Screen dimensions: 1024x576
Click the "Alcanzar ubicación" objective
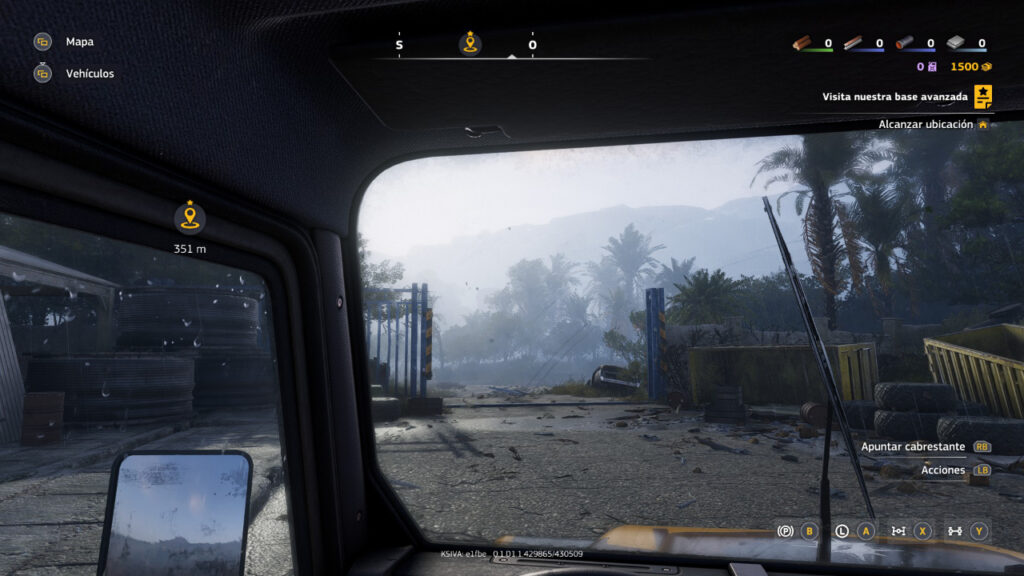coord(925,124)
